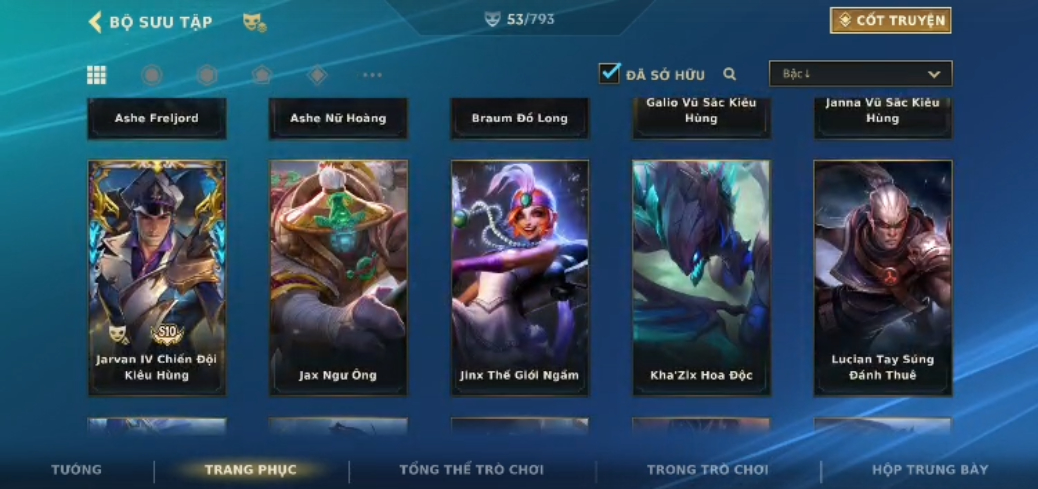This screenshot has width=1038, height=489.
Task: Switch to the Tổng Thể Trò Chơi tab
Action: 471,469
